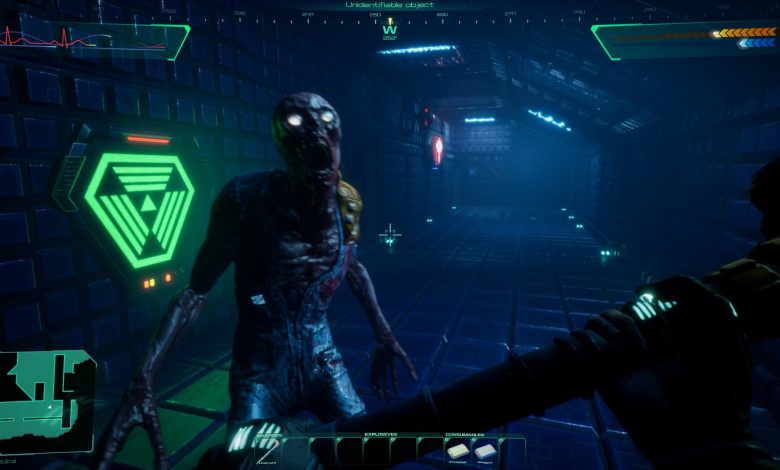Select the blue-grey patch consumable slot
The width and height of the screenshot is (780, 470).
pos(484,452)
